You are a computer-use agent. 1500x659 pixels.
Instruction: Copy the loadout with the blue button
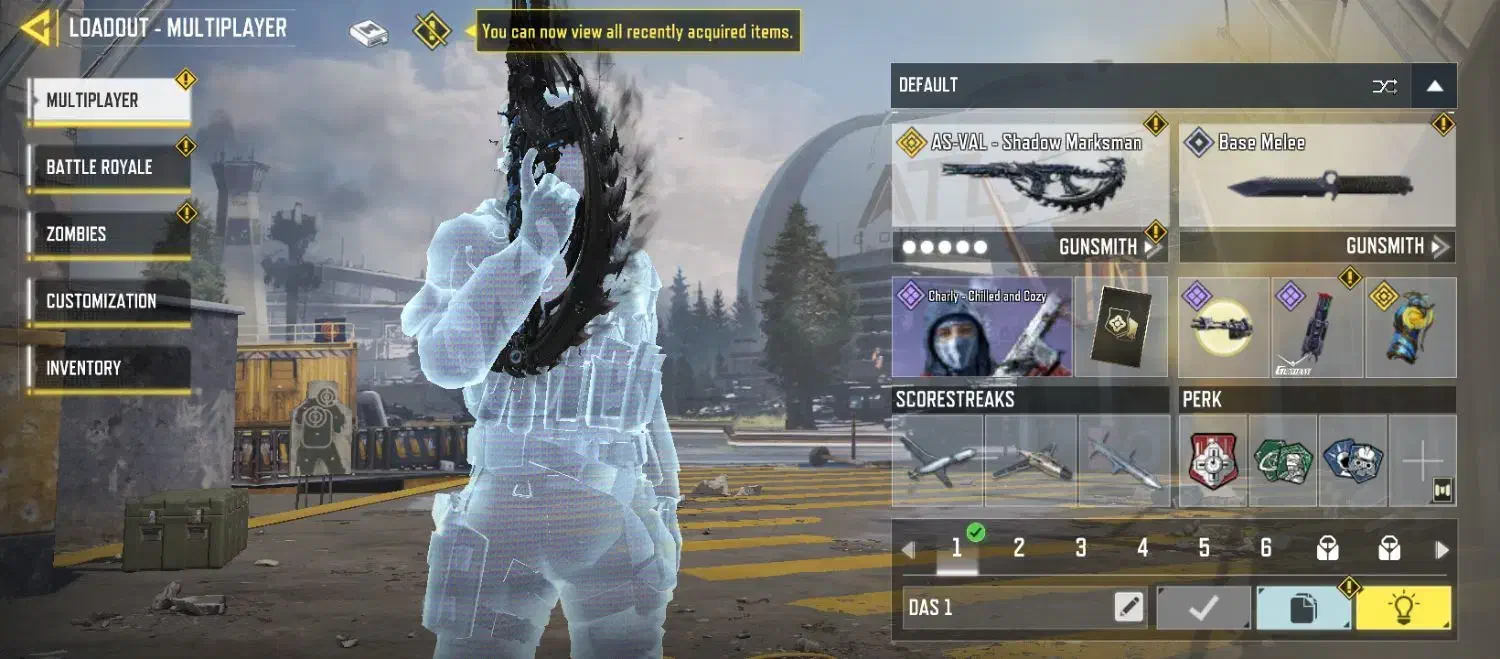pos(1303,608)
